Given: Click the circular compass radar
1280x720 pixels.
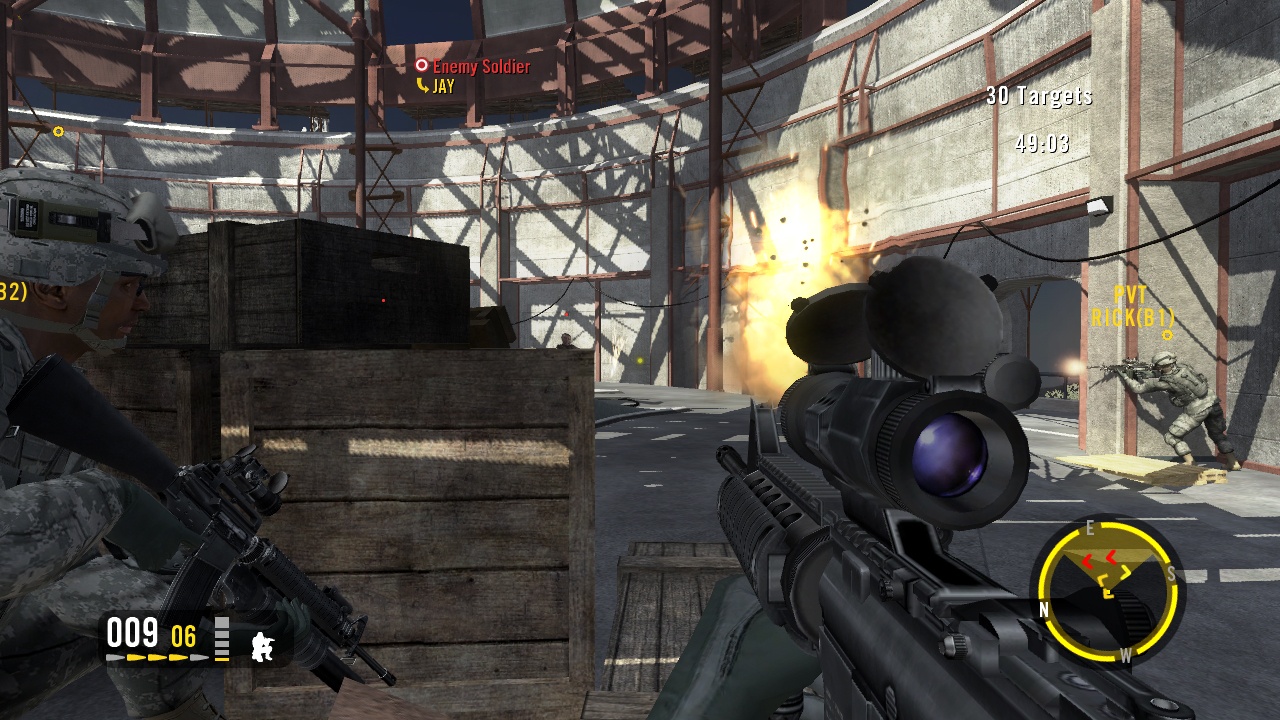Looking at the screenshot, I should click(1107, 592).
